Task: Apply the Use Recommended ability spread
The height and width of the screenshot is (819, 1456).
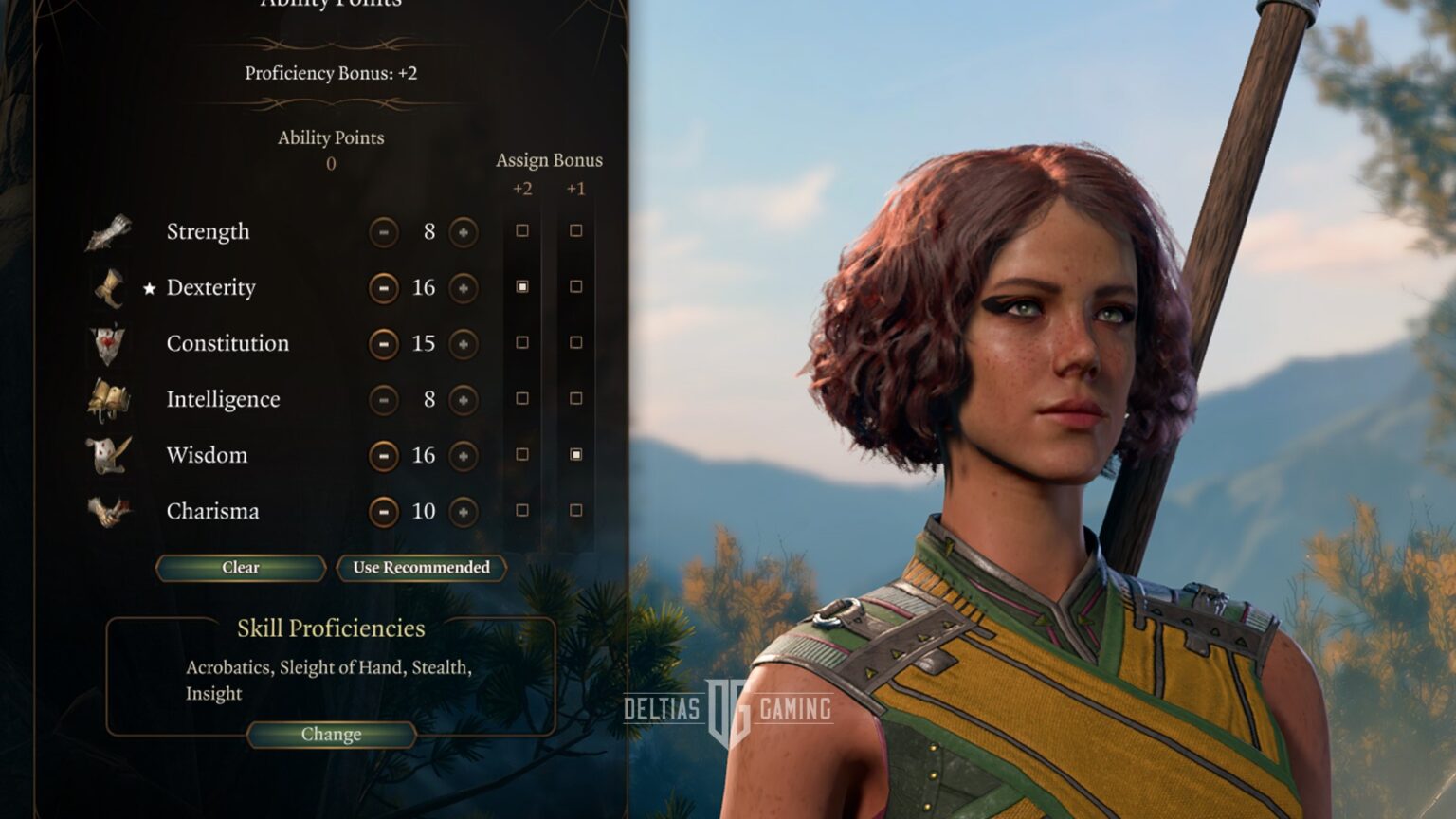Action: click(x=421, y=568)
